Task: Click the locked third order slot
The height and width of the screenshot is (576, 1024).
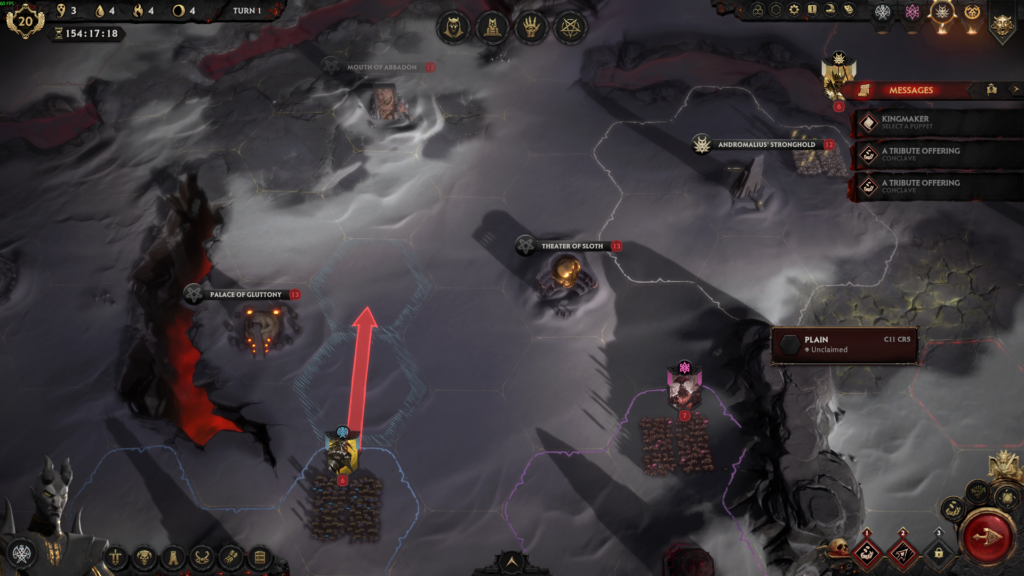Action: point(938,551)
